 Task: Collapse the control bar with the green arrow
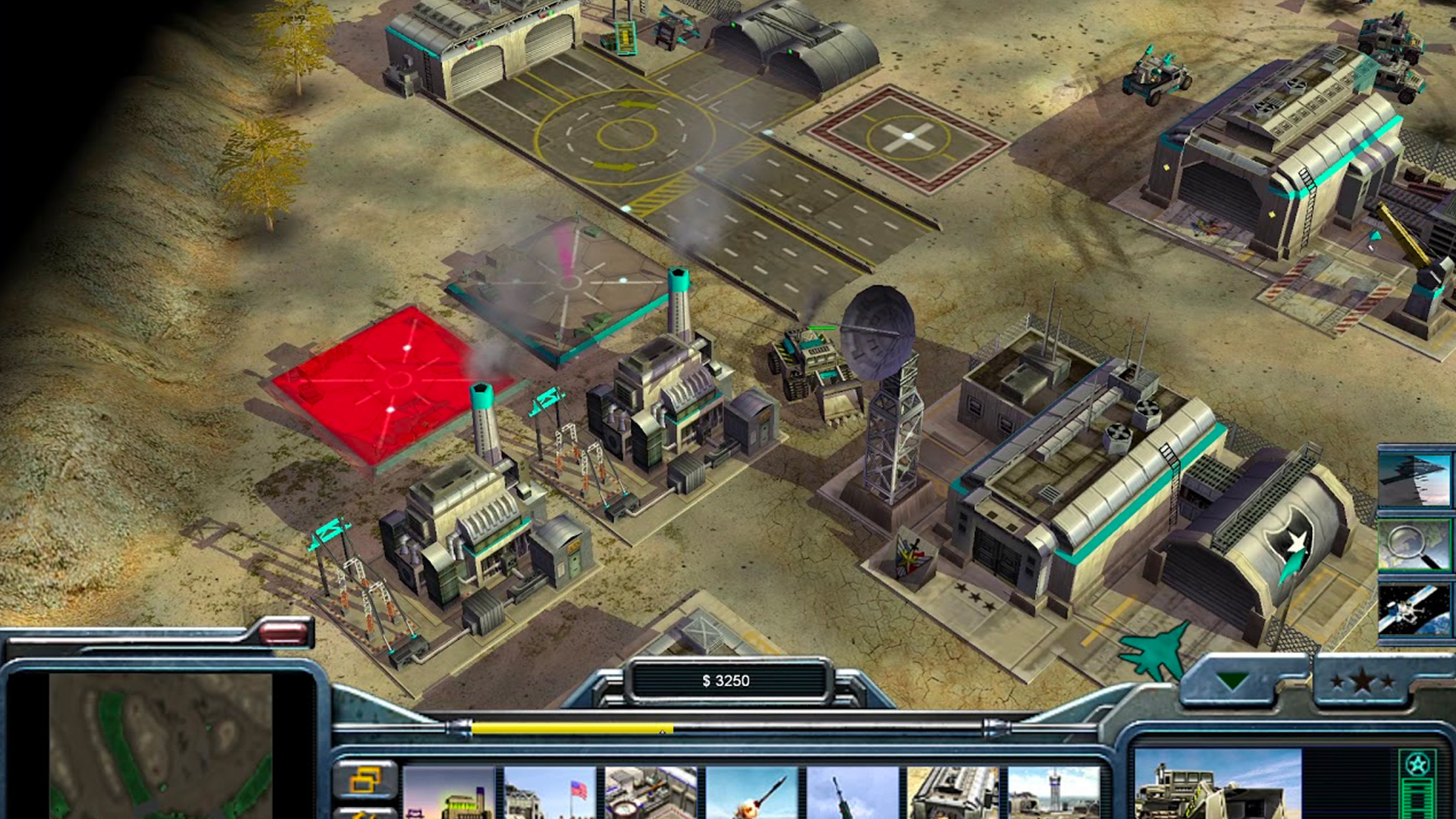[1232, 680]
